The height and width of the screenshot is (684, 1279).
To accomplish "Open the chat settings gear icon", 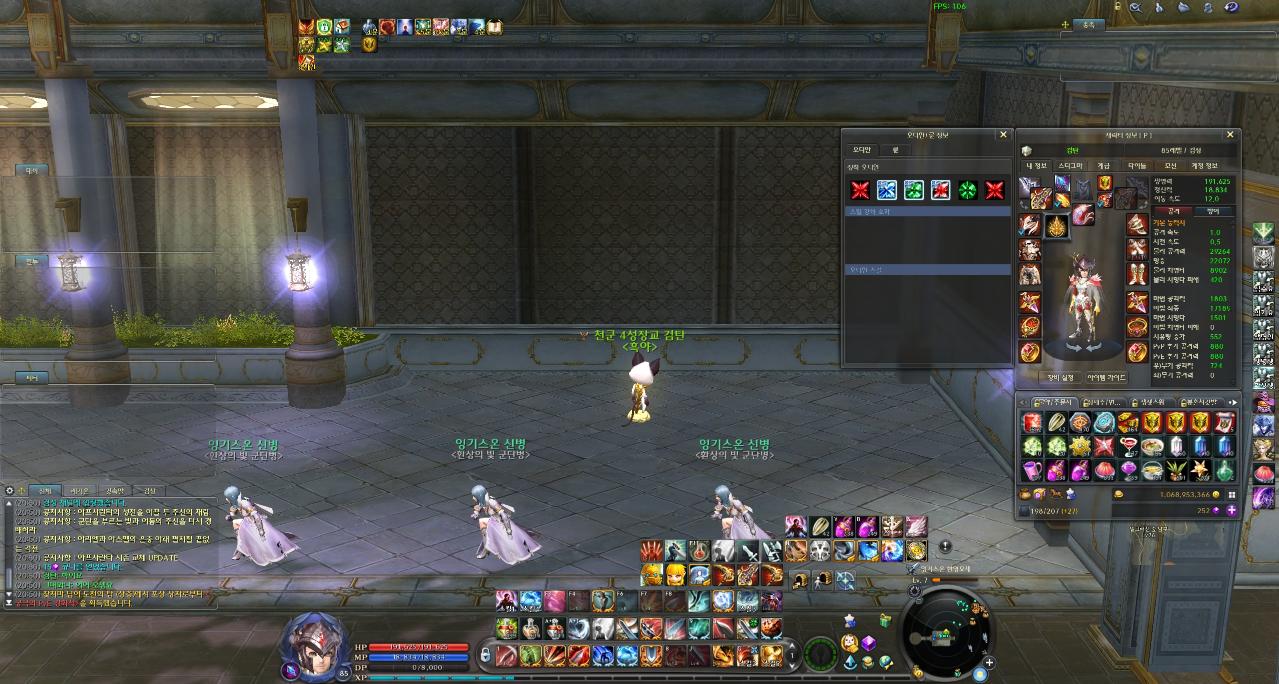I will coord(9,490).
